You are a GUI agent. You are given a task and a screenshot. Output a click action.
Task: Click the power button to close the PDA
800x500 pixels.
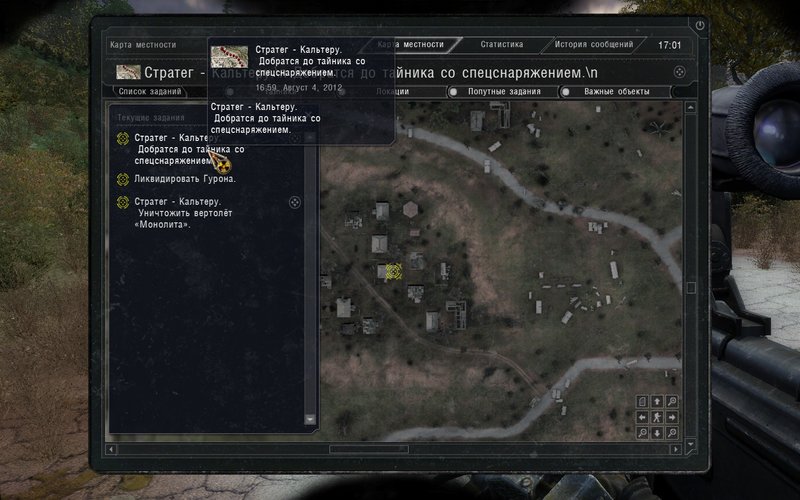coord(700,25)
